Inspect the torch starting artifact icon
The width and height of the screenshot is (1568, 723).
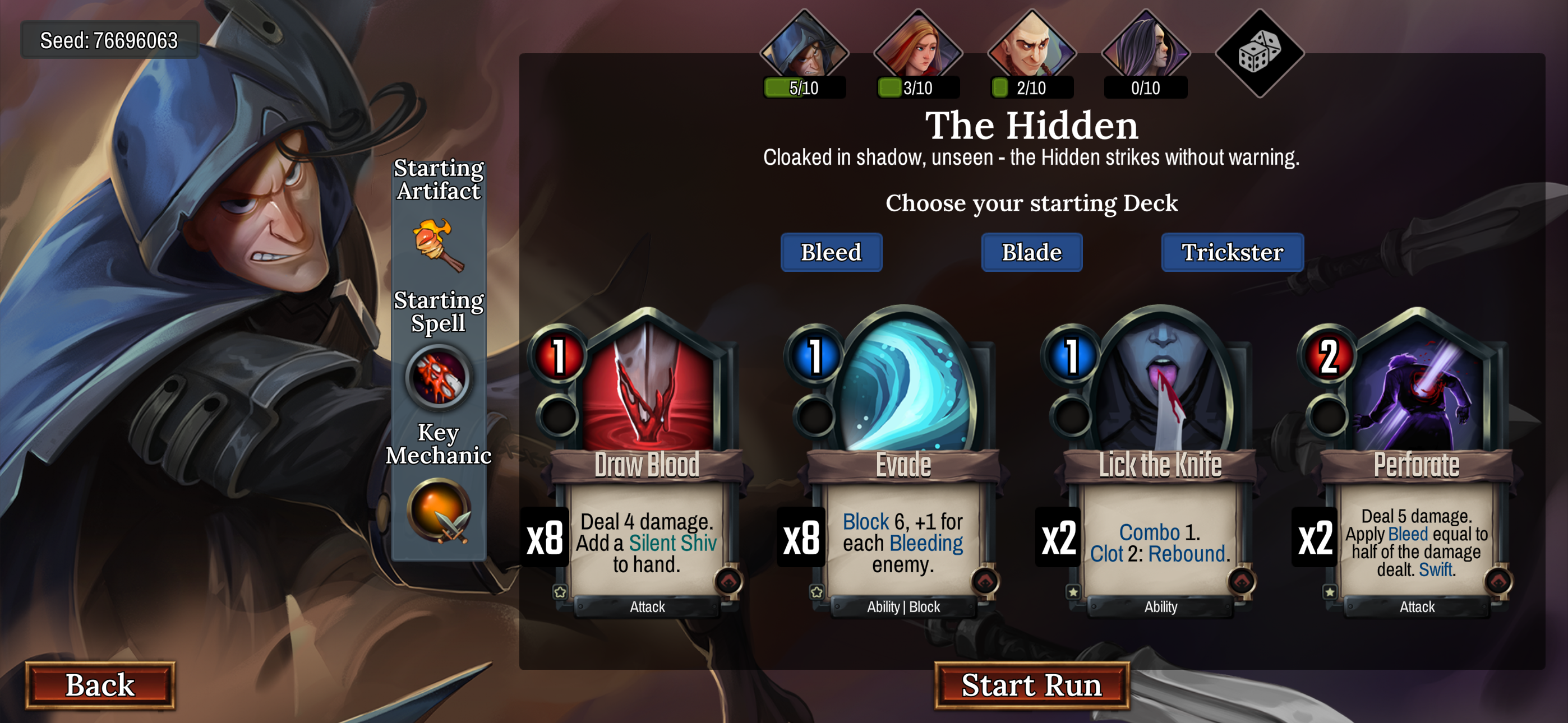tap(438, 245)
